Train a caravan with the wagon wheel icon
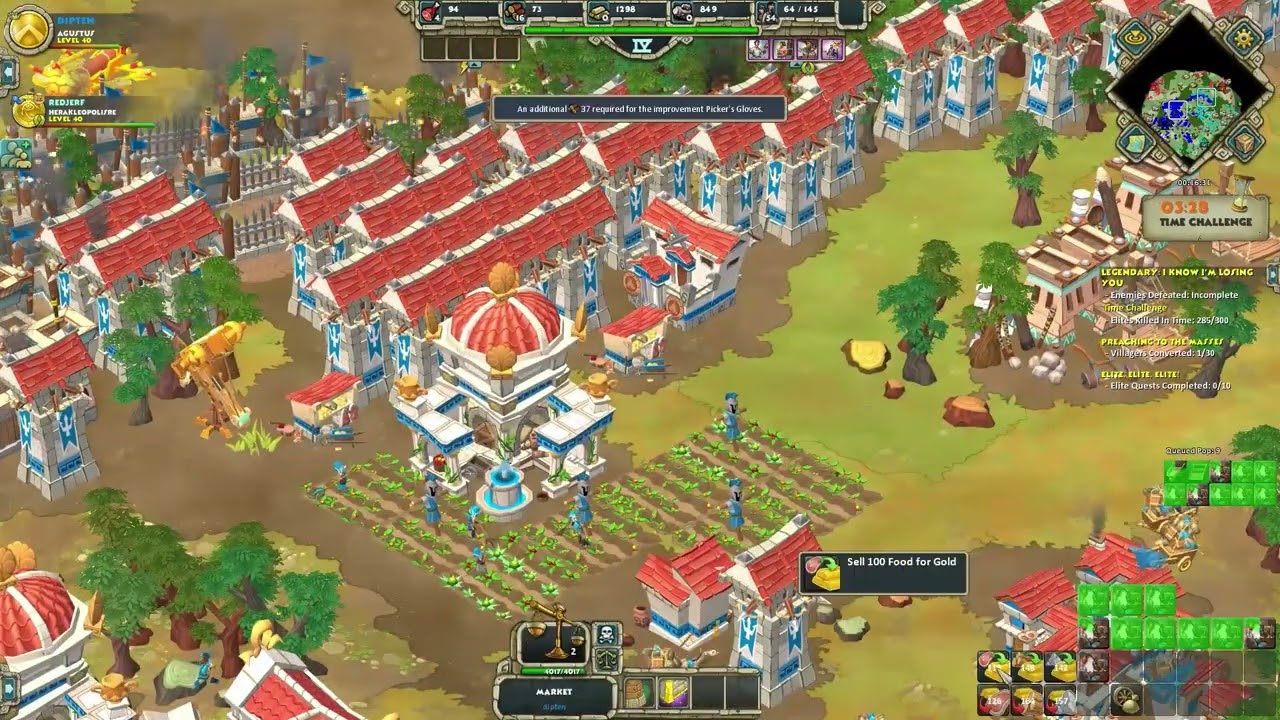 pyautogui.click(x=1127, y=699)
